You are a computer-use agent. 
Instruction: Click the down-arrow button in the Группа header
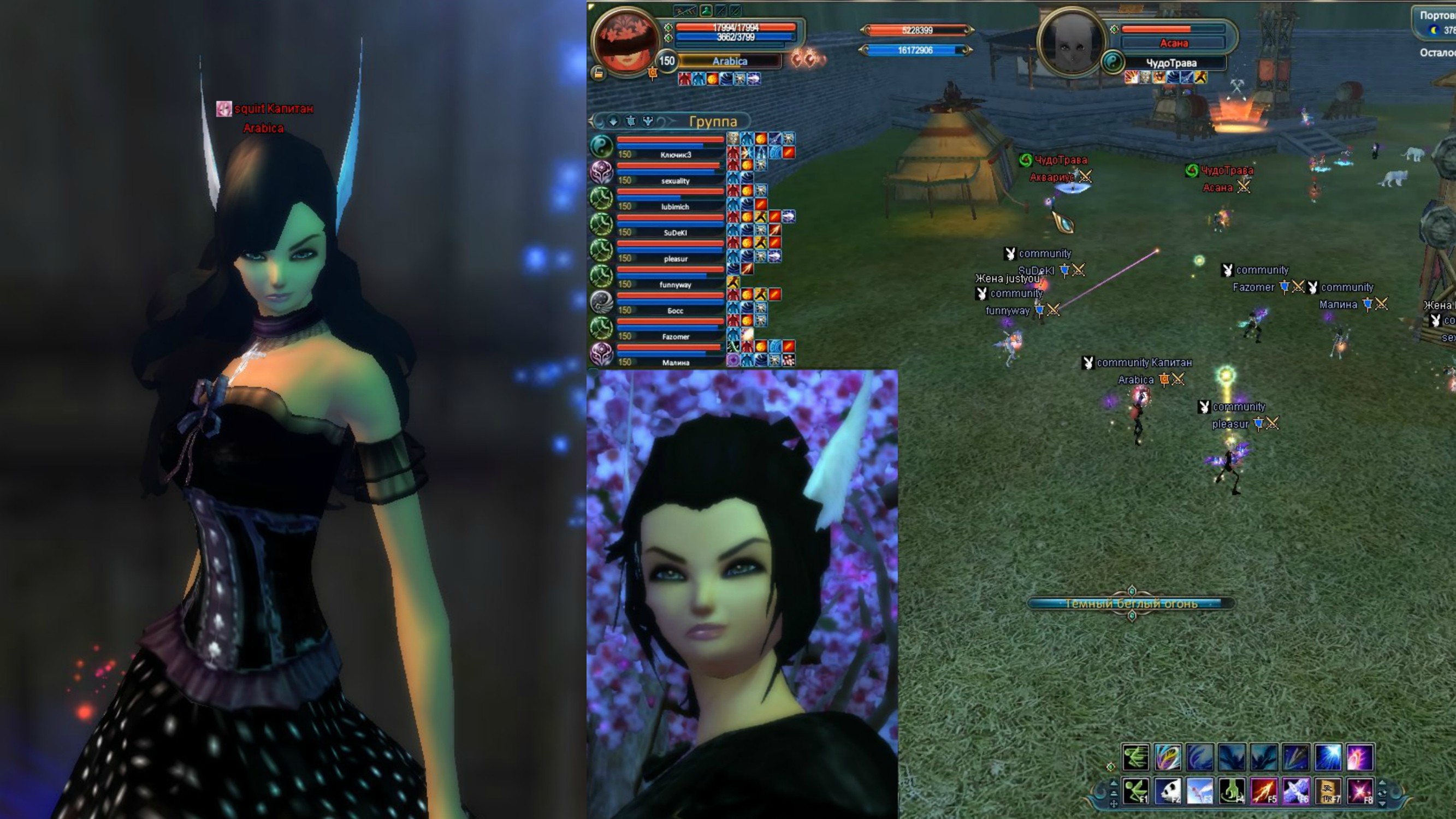click(x=613, y=121)
